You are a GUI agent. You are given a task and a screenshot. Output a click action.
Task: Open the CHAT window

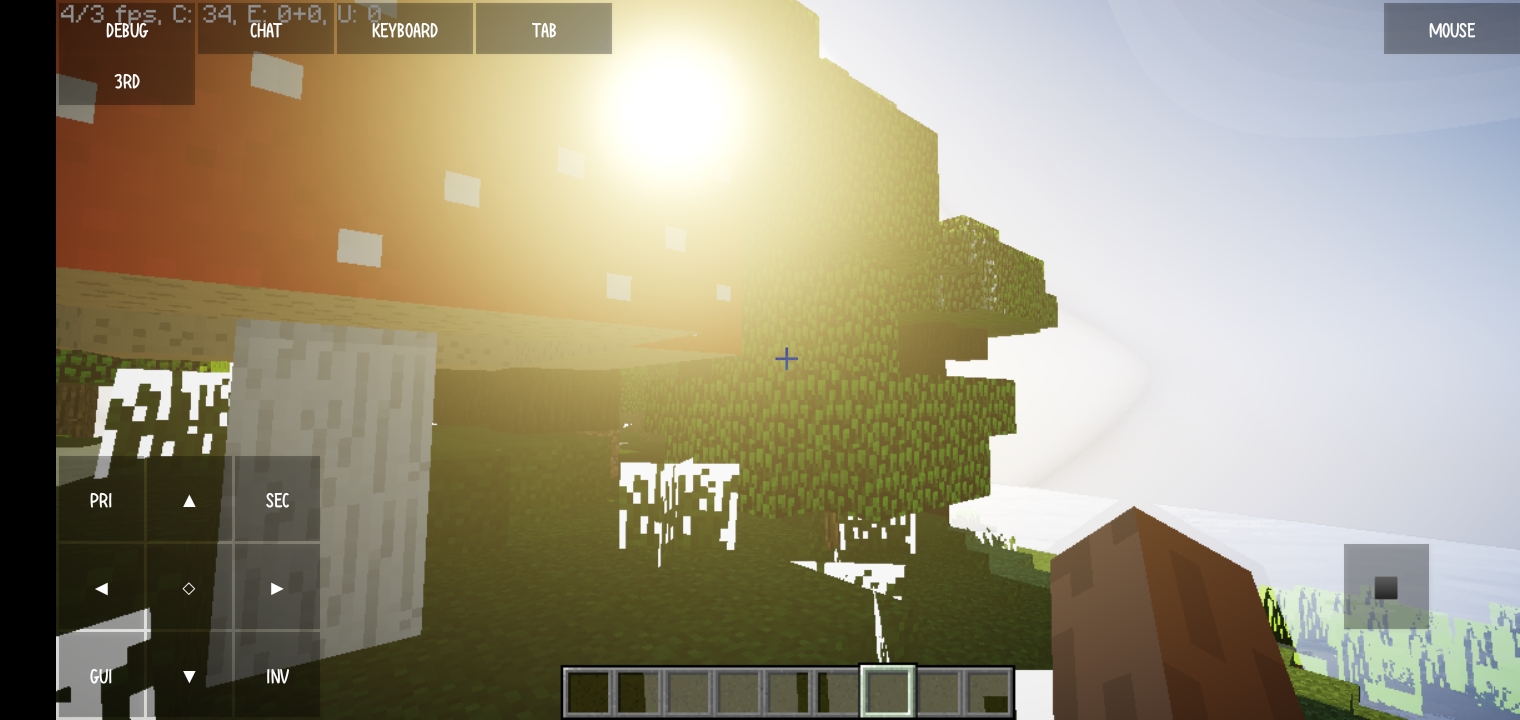[264, 29]
